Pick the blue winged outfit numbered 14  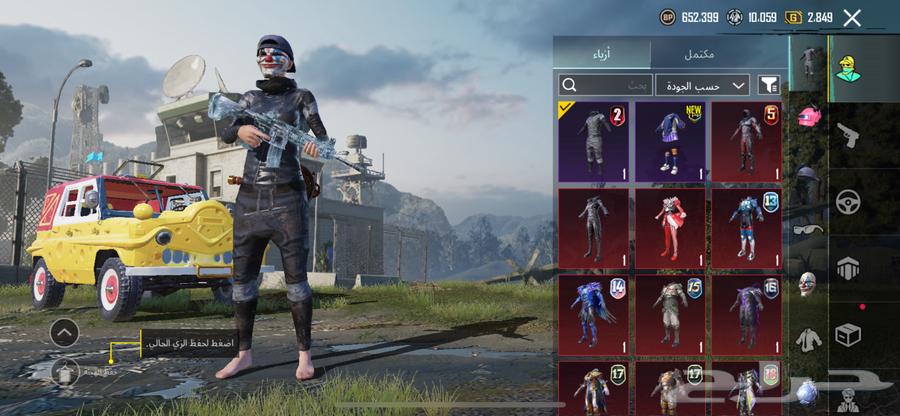click(594, 314)
